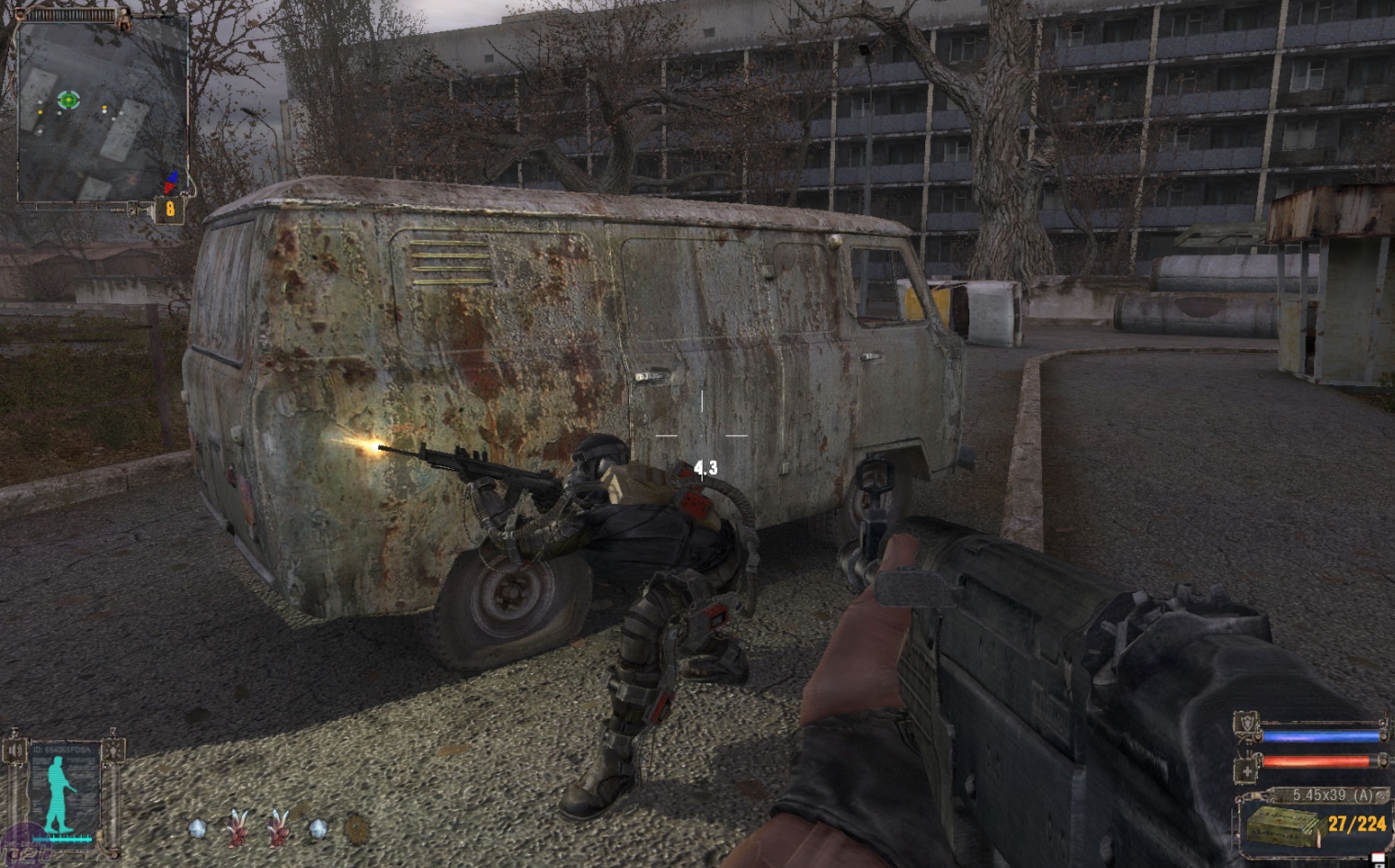Click the green player marker on the minimap

pos(68,98)
